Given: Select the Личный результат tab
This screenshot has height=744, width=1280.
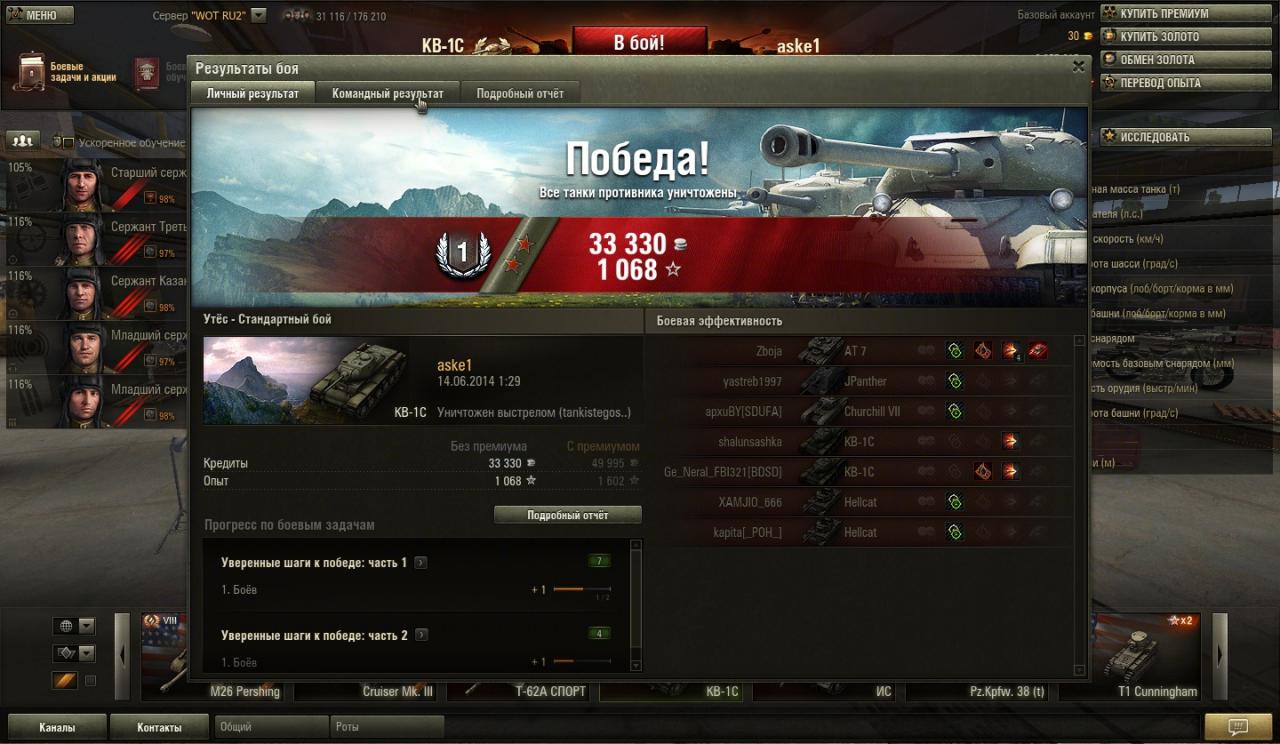Looking at the screenshot, I should (x=252, y=93).
